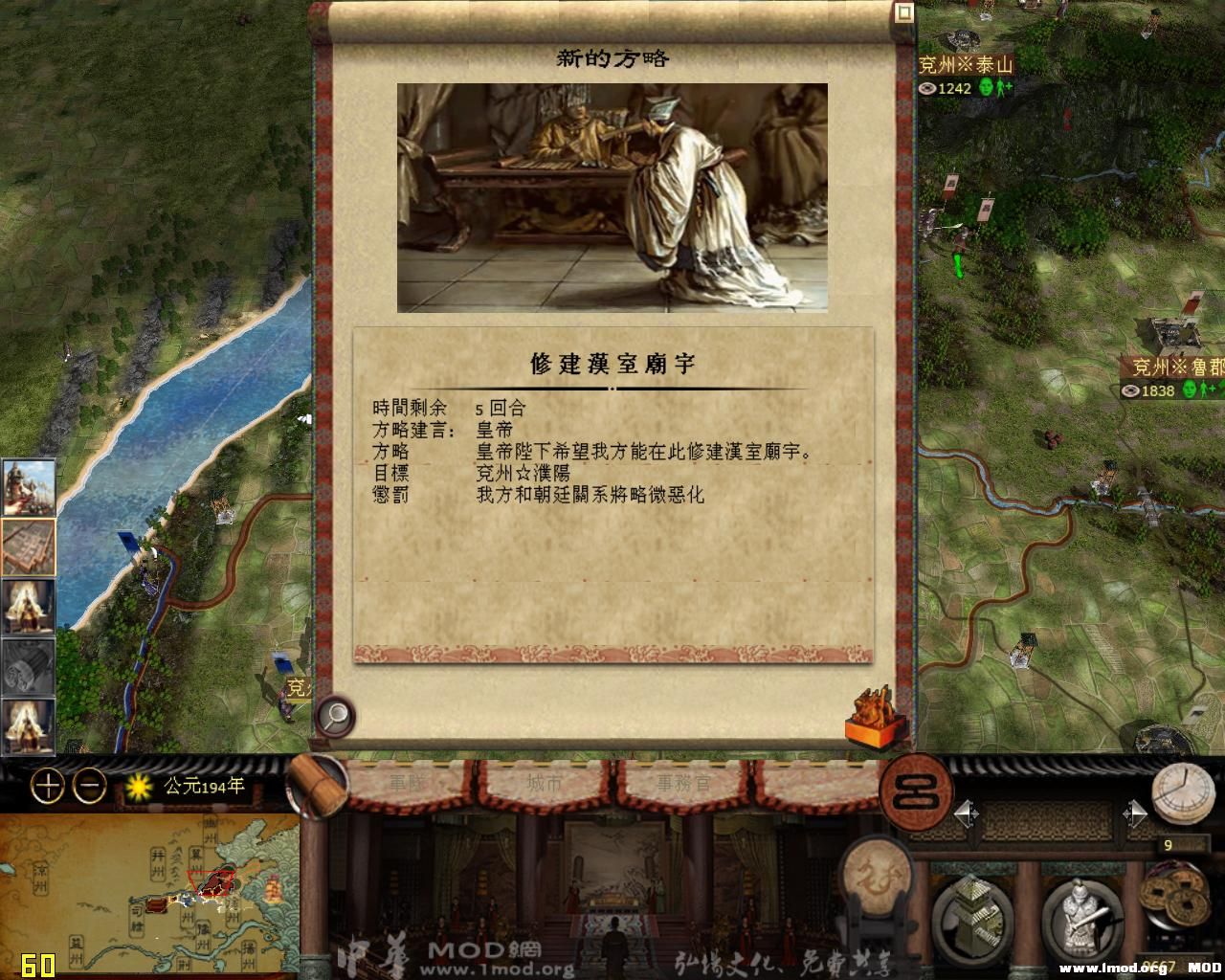Click the sundial clock icon at top right of bar
Image resolution: width=1225 pixels, height=980 pixels.
coord(1184,790)
